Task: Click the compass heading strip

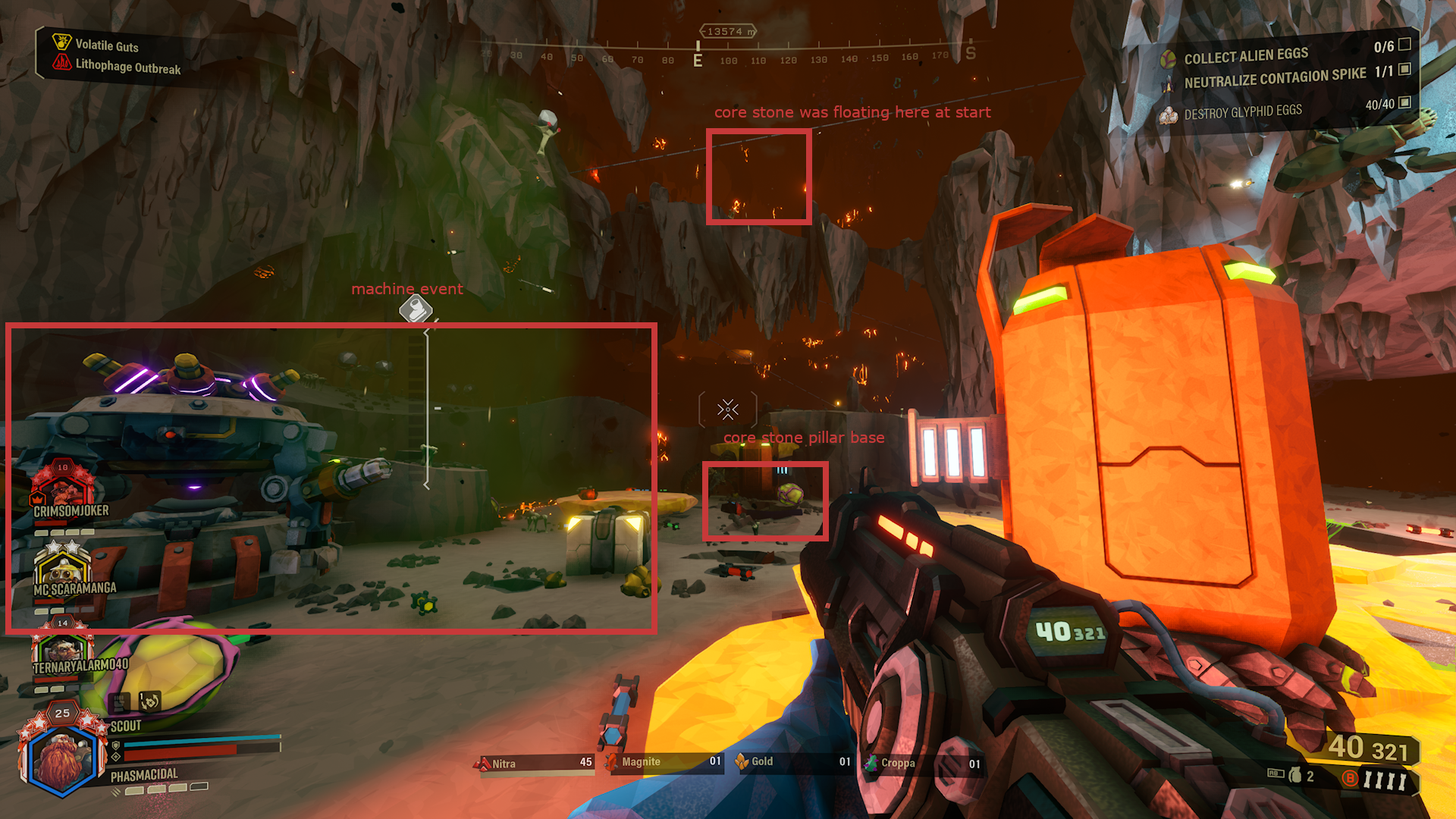Action: tap(728, 57)
